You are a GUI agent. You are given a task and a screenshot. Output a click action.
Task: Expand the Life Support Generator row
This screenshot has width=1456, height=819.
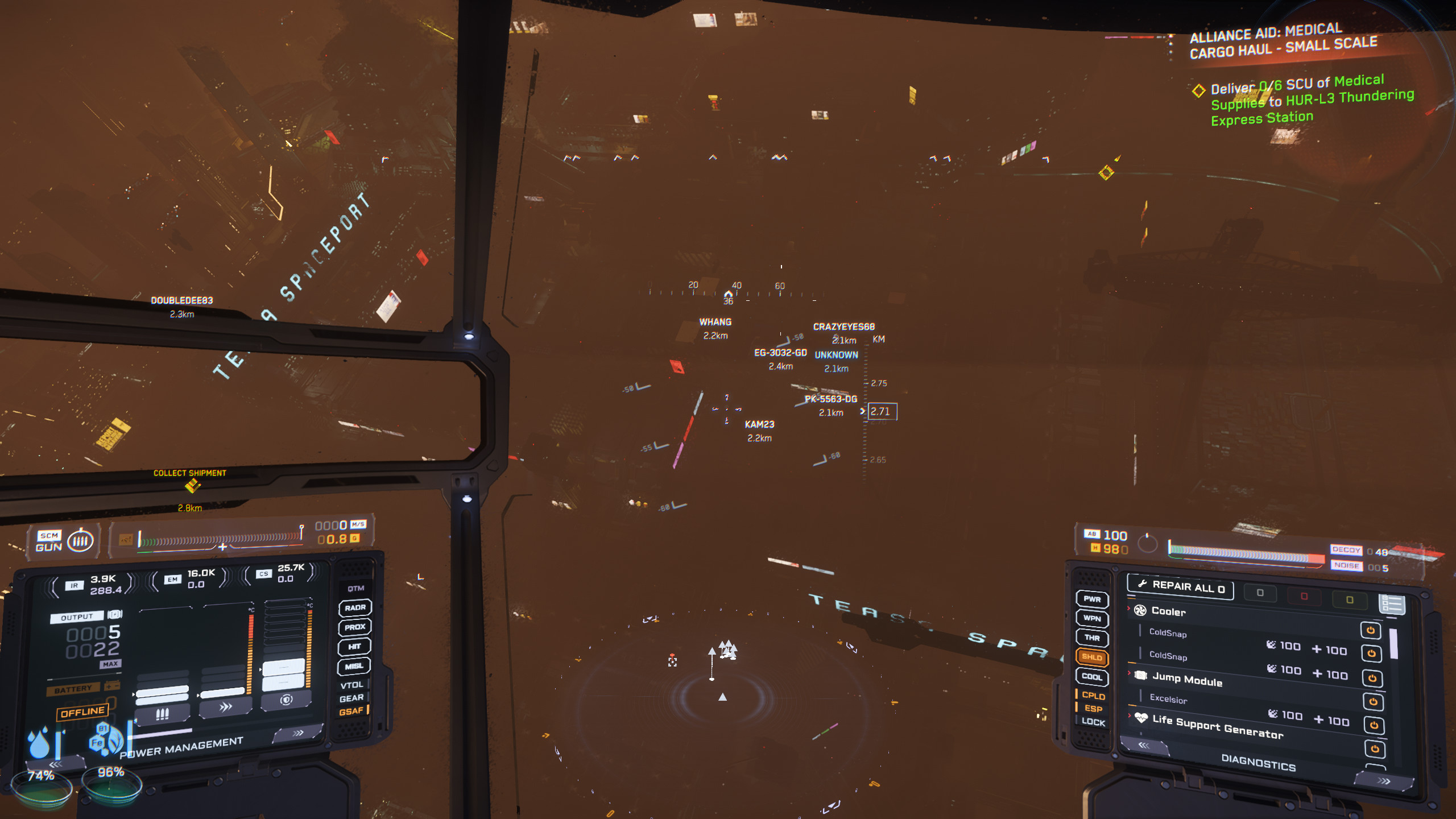[1217, 726]
